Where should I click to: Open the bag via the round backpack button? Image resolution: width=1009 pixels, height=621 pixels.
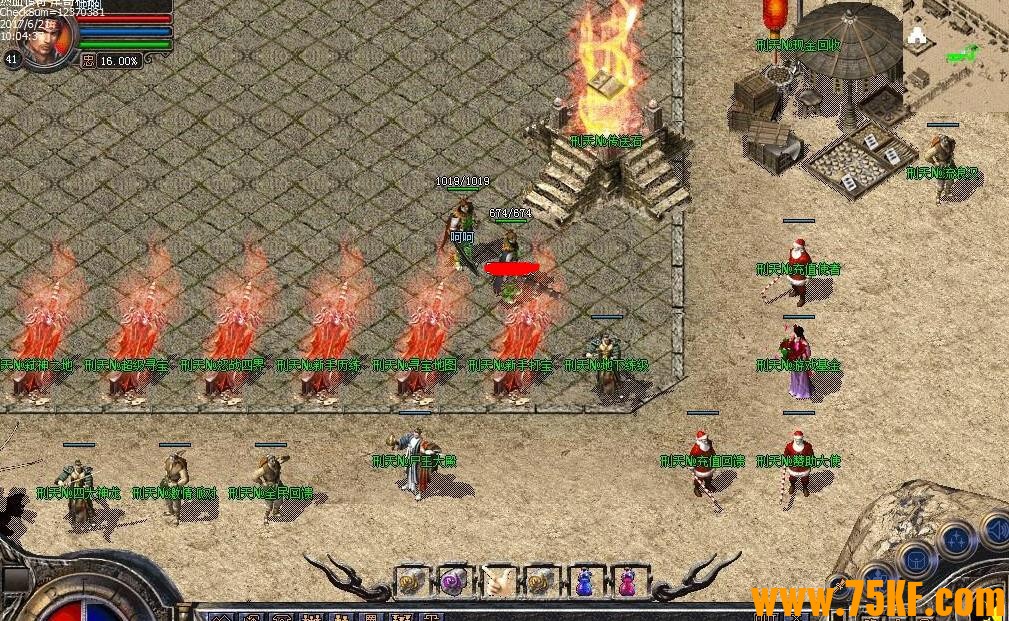[x=914, y=561]
